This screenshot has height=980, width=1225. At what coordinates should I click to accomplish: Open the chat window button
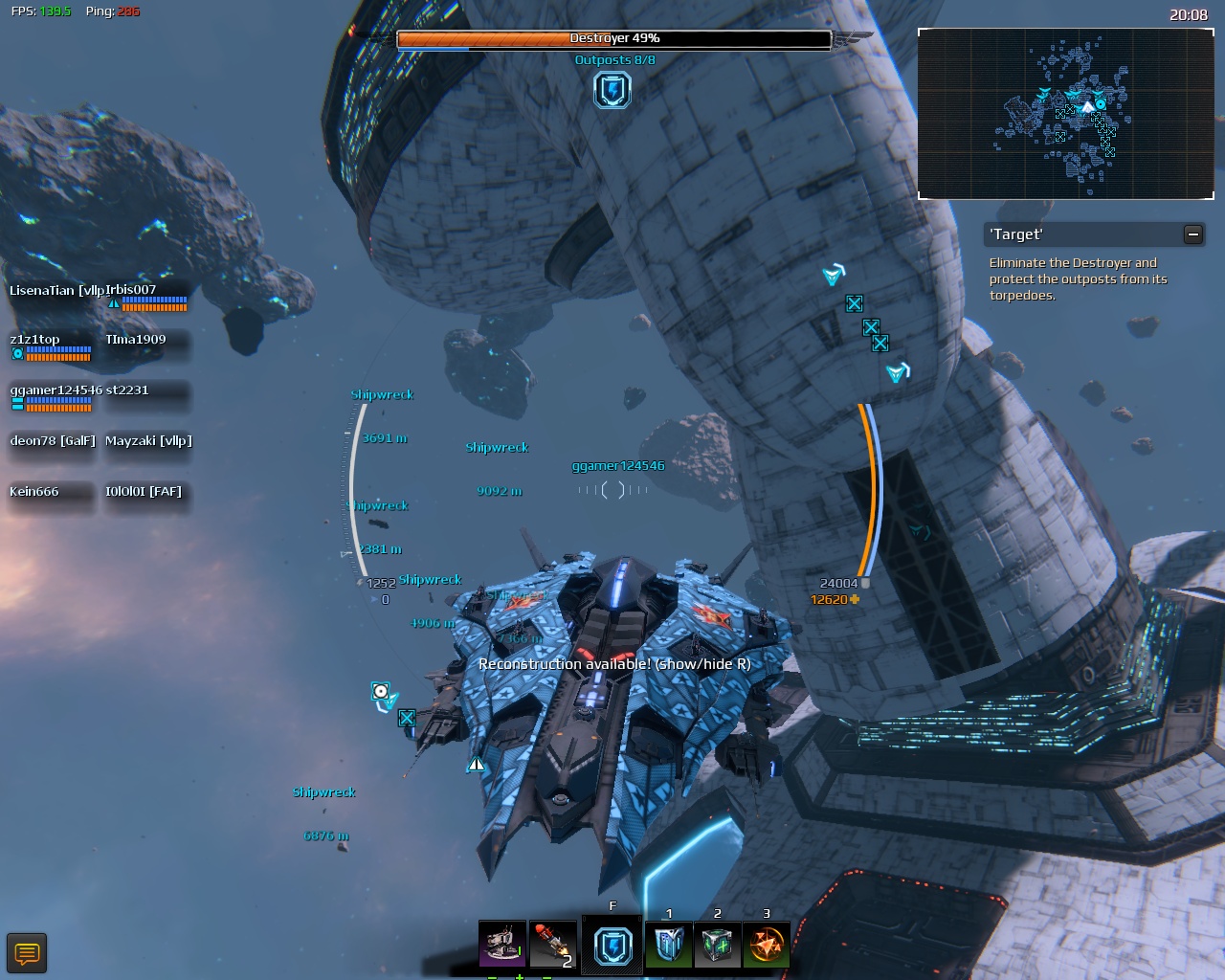coord(27,953)
